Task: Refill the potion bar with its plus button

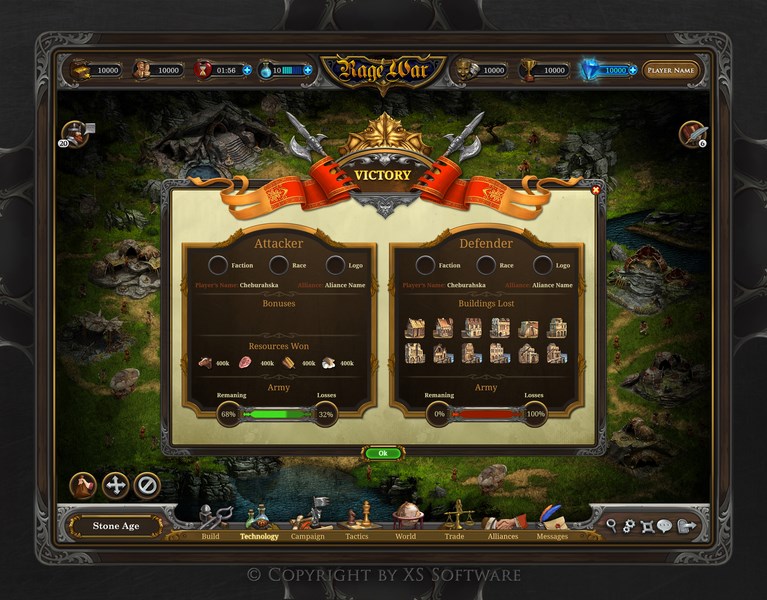Action: click(307, 71)
